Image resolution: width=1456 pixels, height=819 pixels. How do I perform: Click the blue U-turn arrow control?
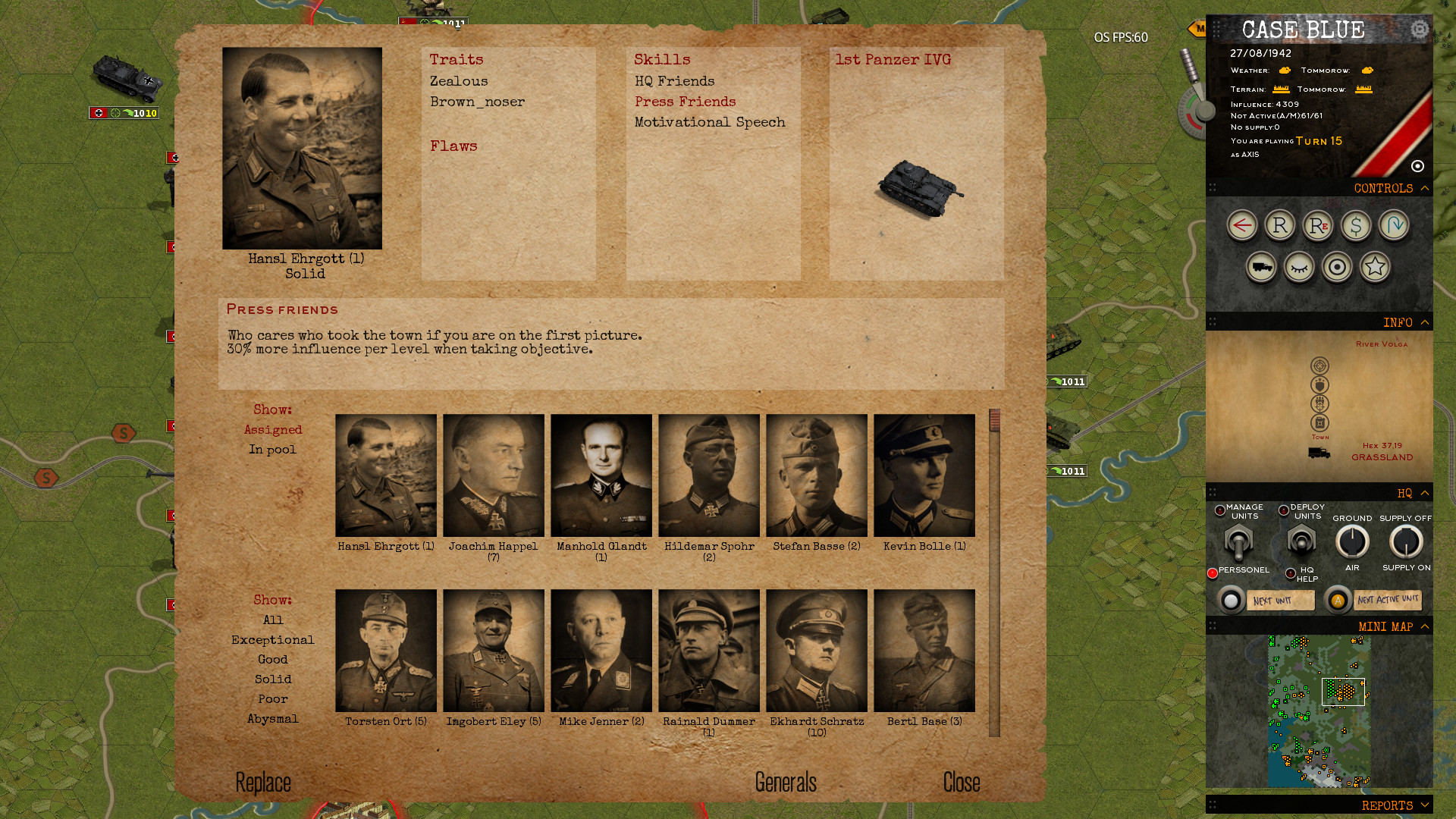coord(1395,225)
